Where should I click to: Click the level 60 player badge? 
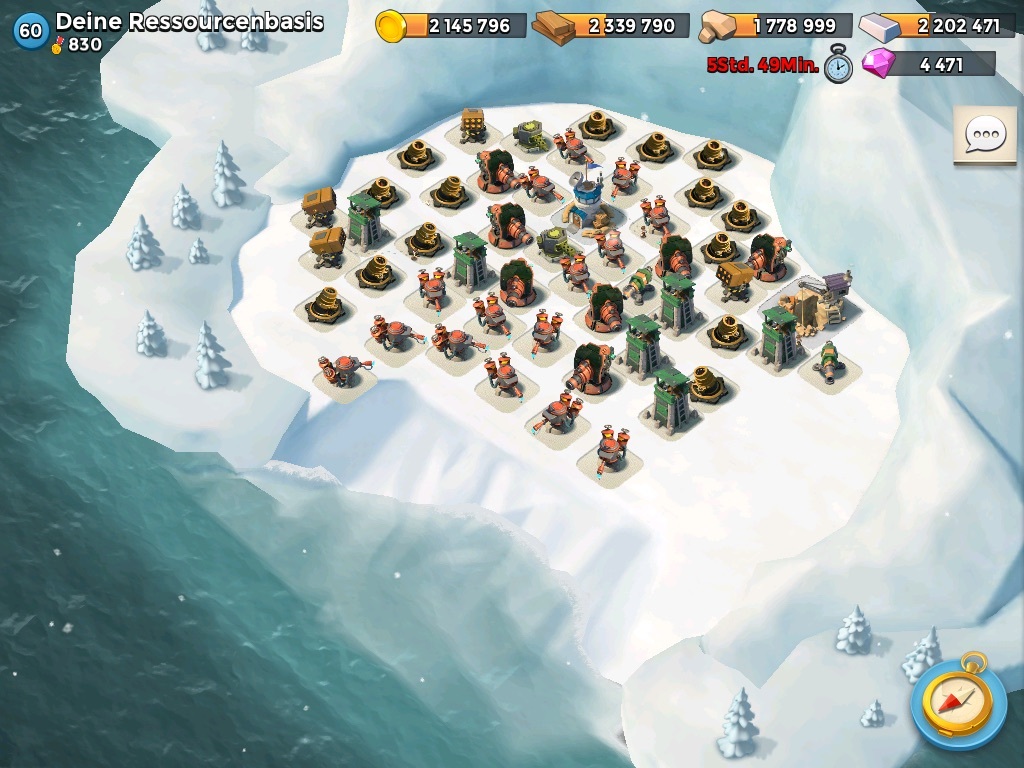pyautogui.click(x=30, y=31)
